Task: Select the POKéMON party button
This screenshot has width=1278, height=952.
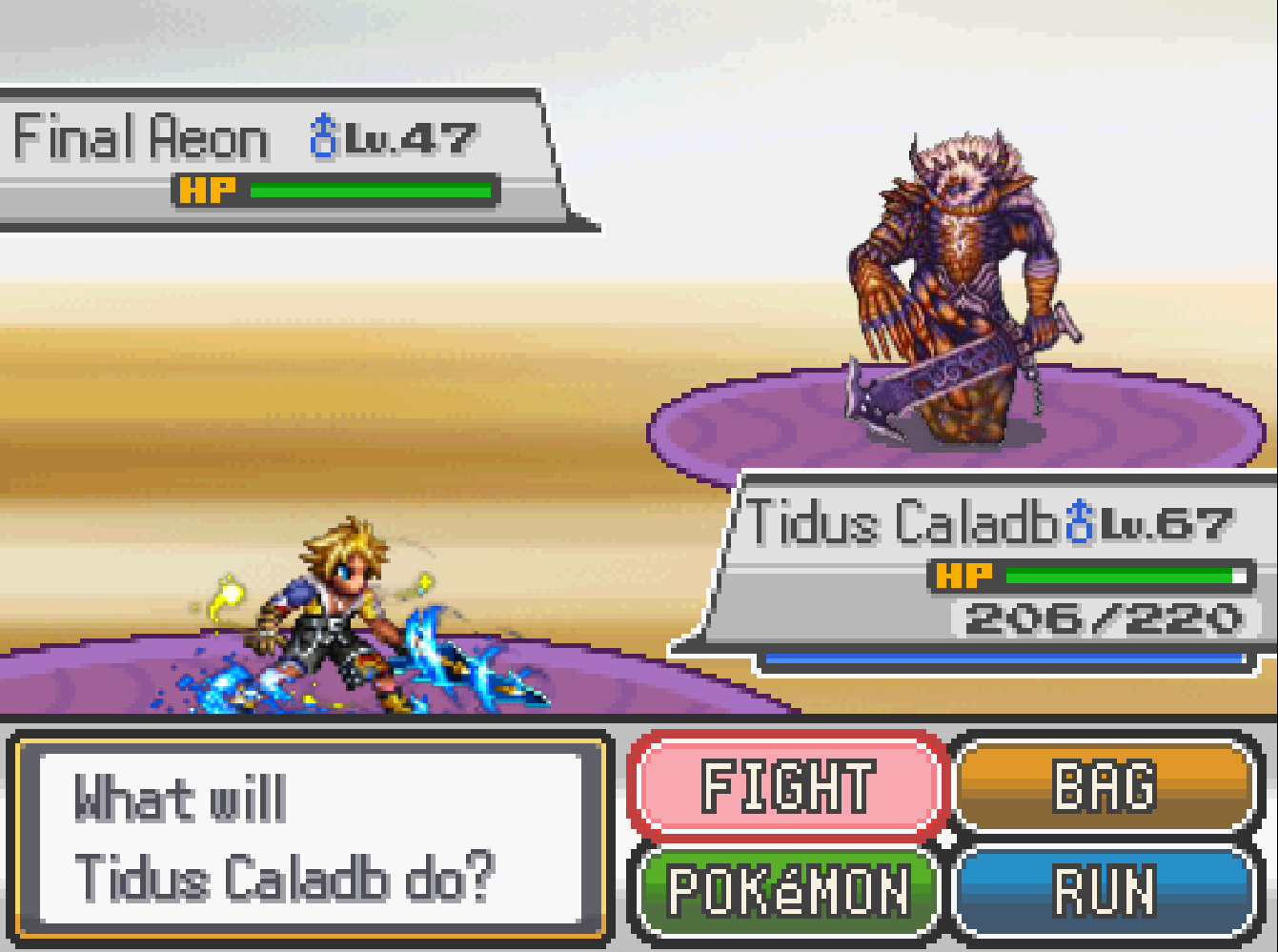Action: click(x=787, y=892)
